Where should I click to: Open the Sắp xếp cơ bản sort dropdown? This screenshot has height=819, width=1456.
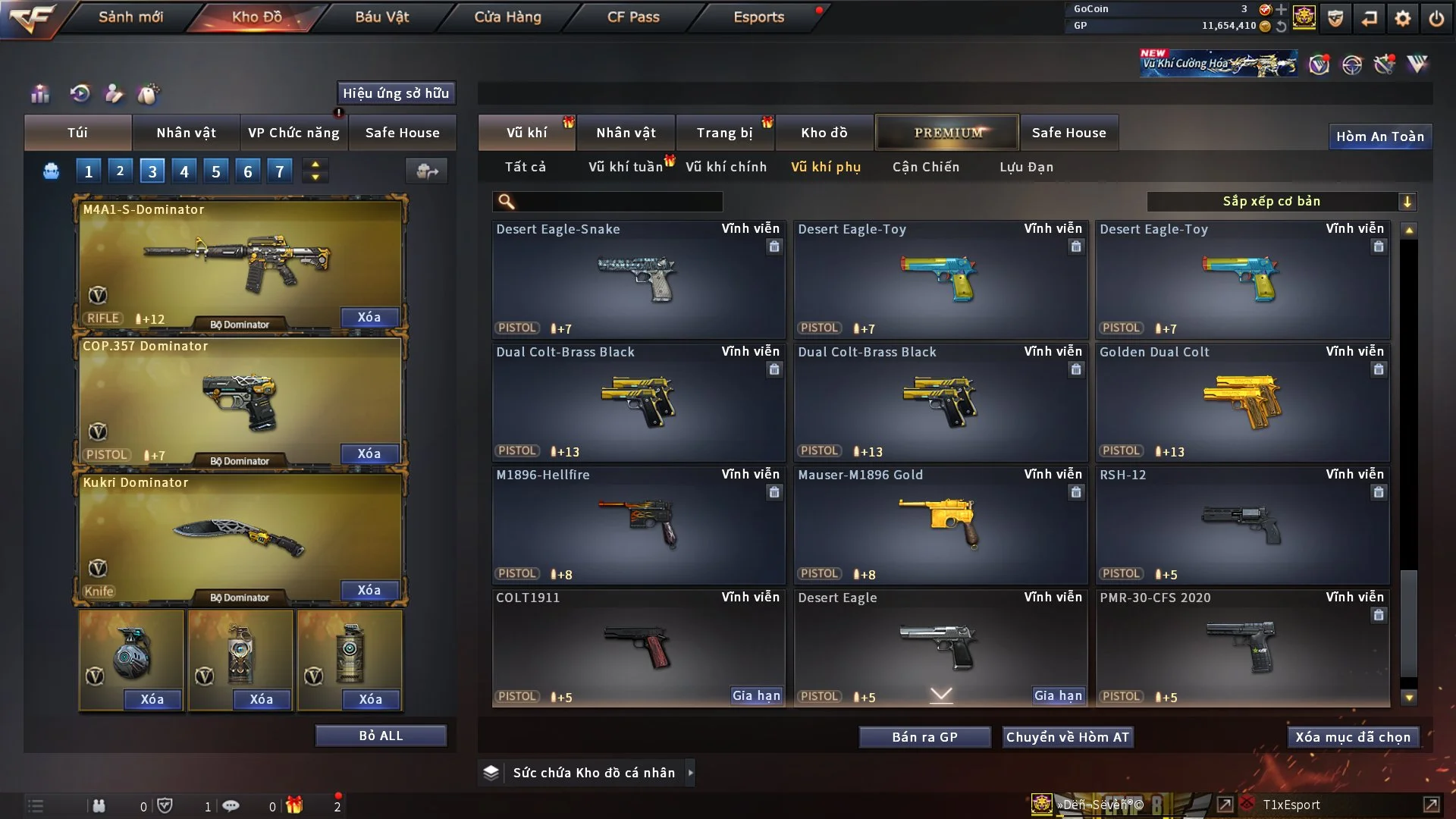pos(1281,201)
